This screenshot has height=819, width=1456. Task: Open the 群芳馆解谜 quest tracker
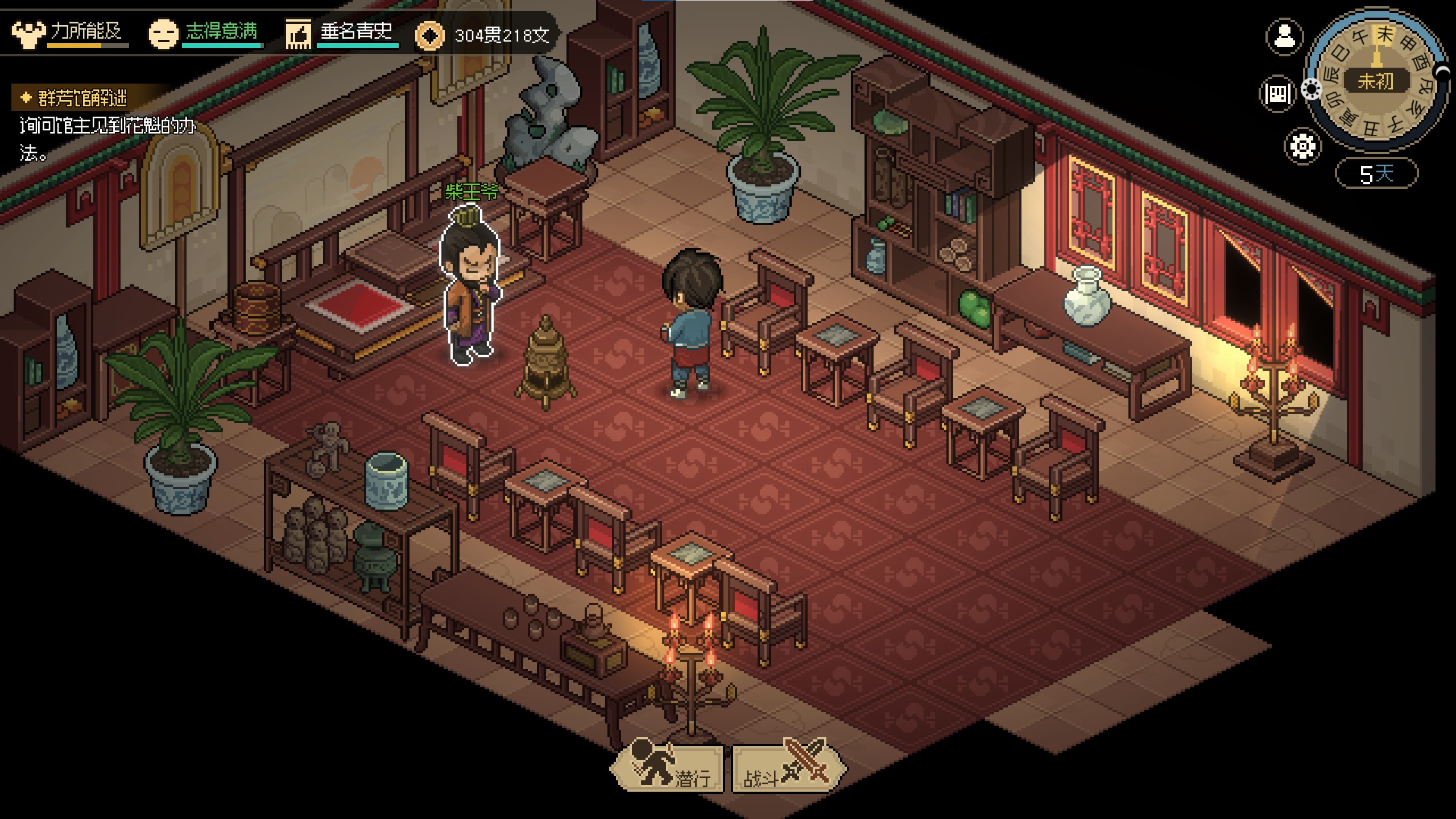tap(82, 98)
